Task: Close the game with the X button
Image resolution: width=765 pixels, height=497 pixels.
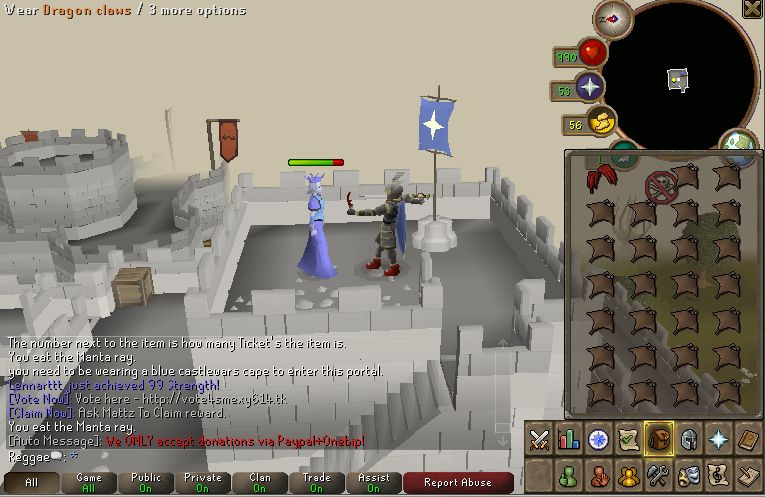Action: (x=752, y=9)
